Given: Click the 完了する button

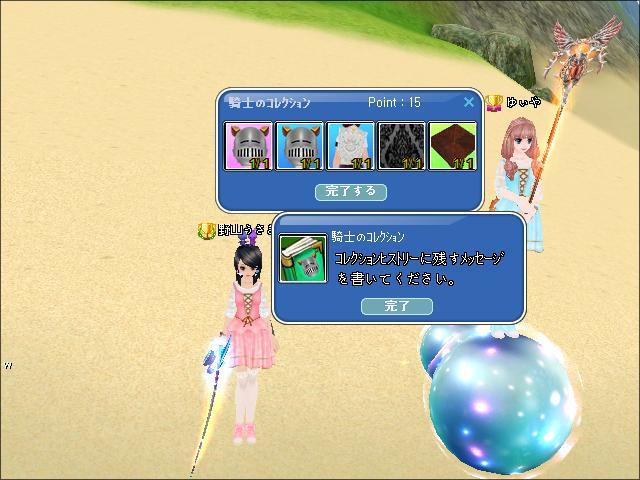Looking at the screenshot, I should tap(350, 190).
